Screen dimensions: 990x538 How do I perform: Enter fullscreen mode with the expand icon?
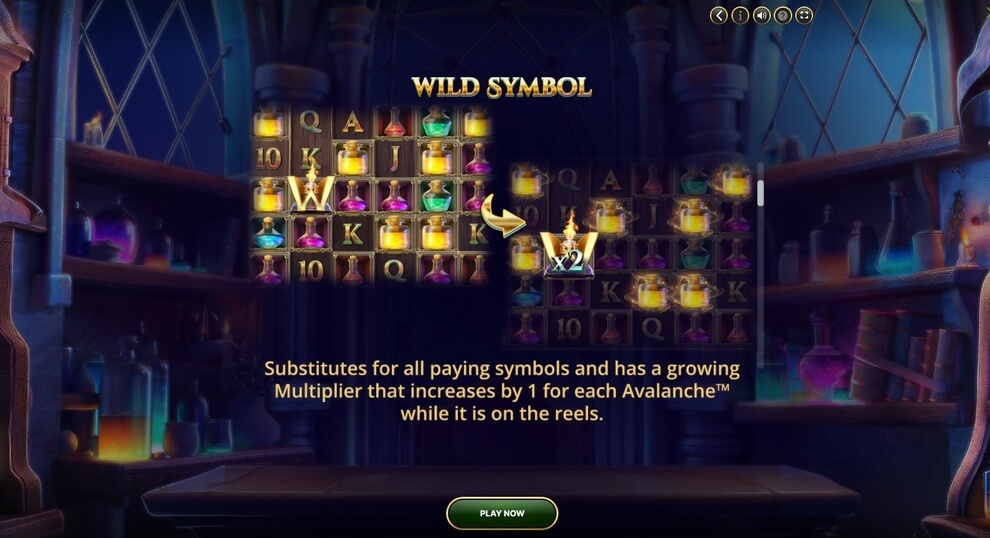pos(804,15)
